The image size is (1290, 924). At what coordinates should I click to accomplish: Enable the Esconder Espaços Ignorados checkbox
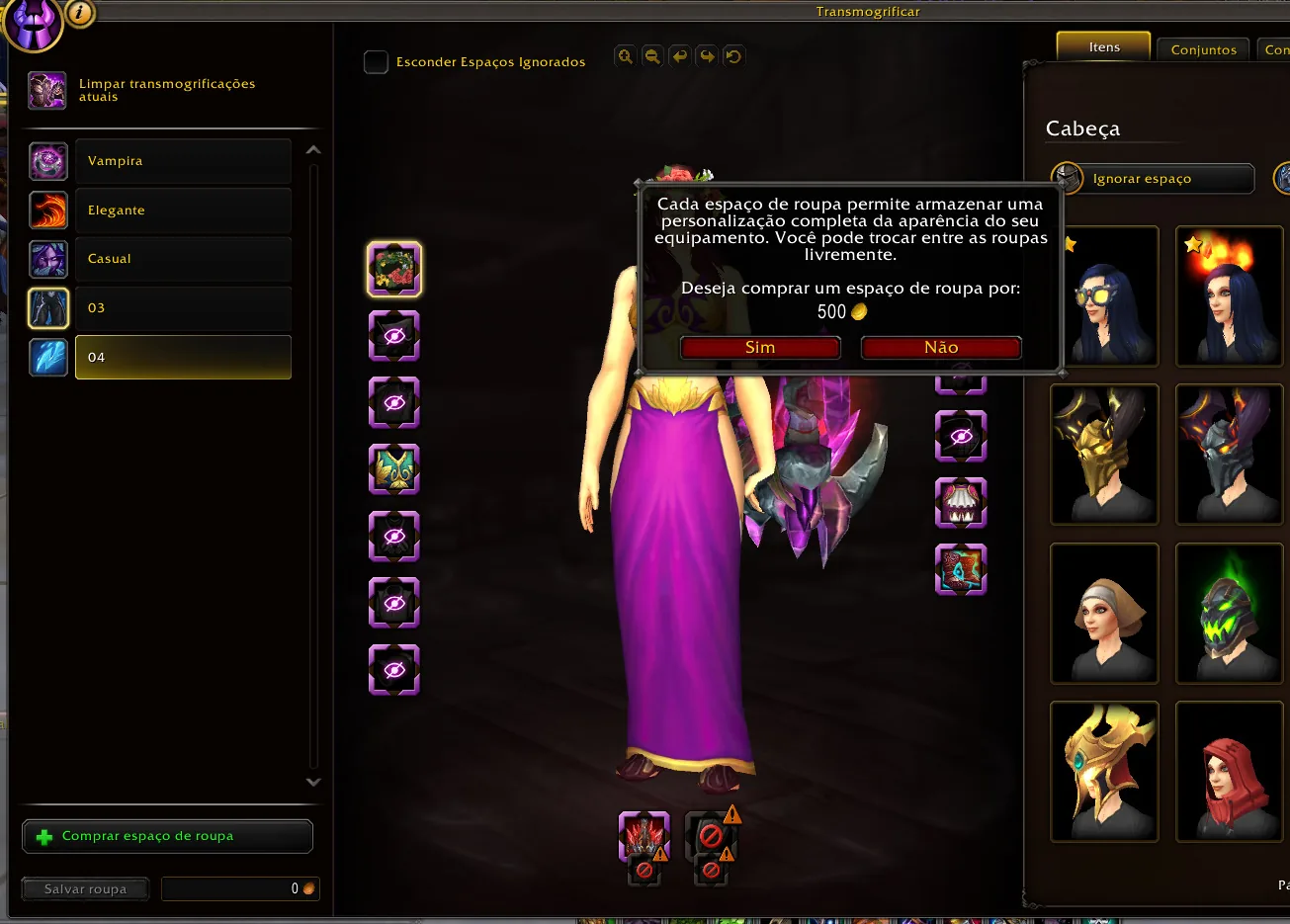pyautogui.click(x=376, y=61)
